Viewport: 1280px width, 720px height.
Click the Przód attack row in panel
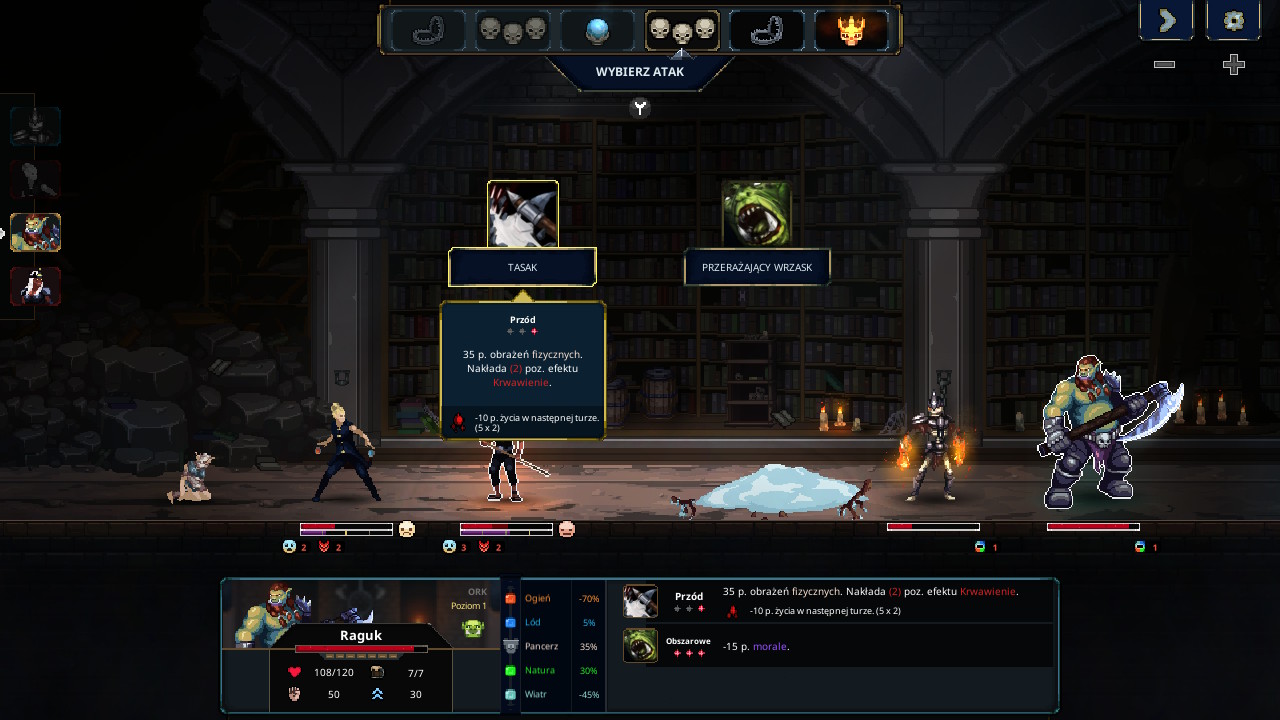tap(835, 601)
